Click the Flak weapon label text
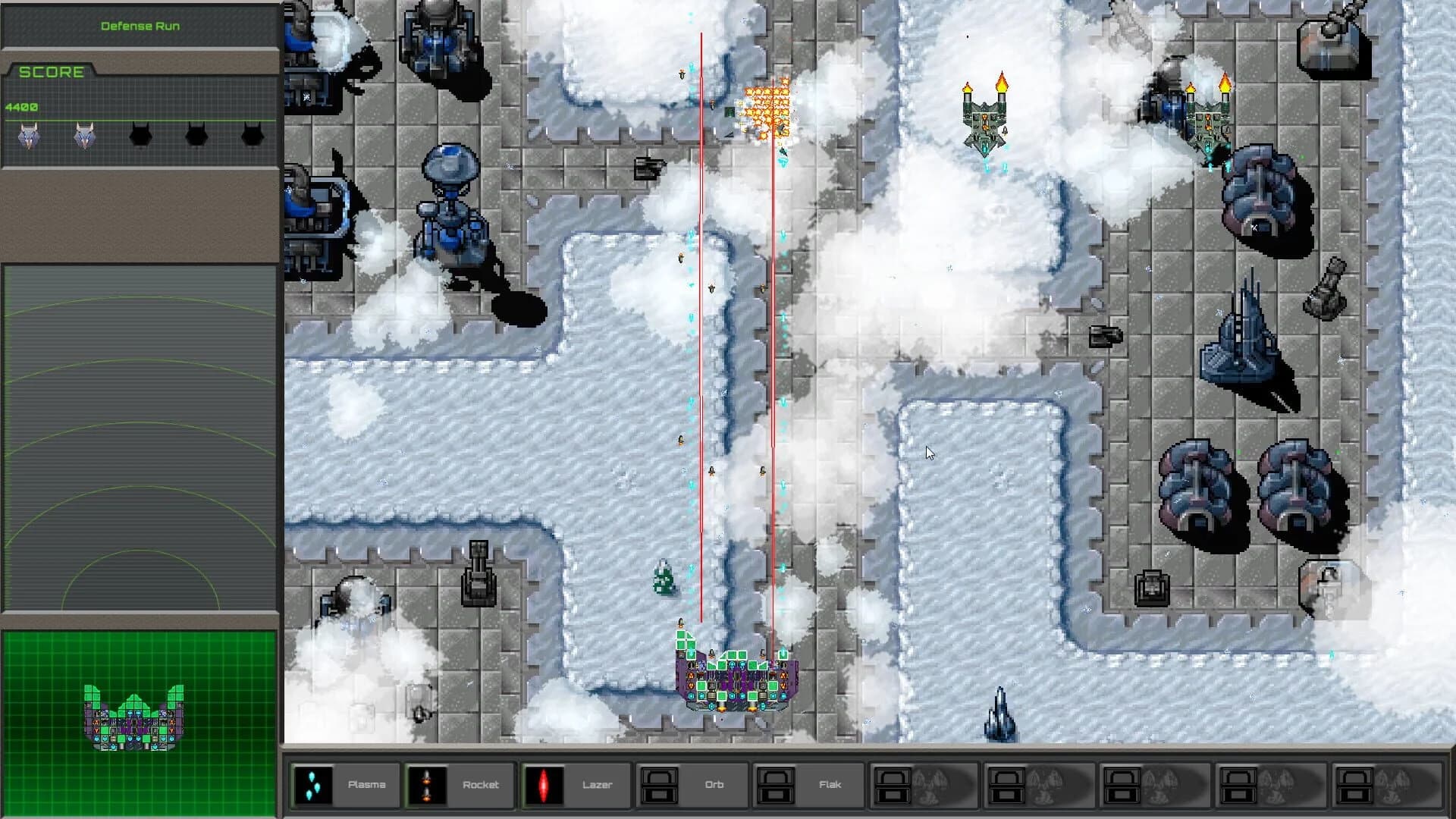This screenshot has width=1456, height=819. coord(830,785)
